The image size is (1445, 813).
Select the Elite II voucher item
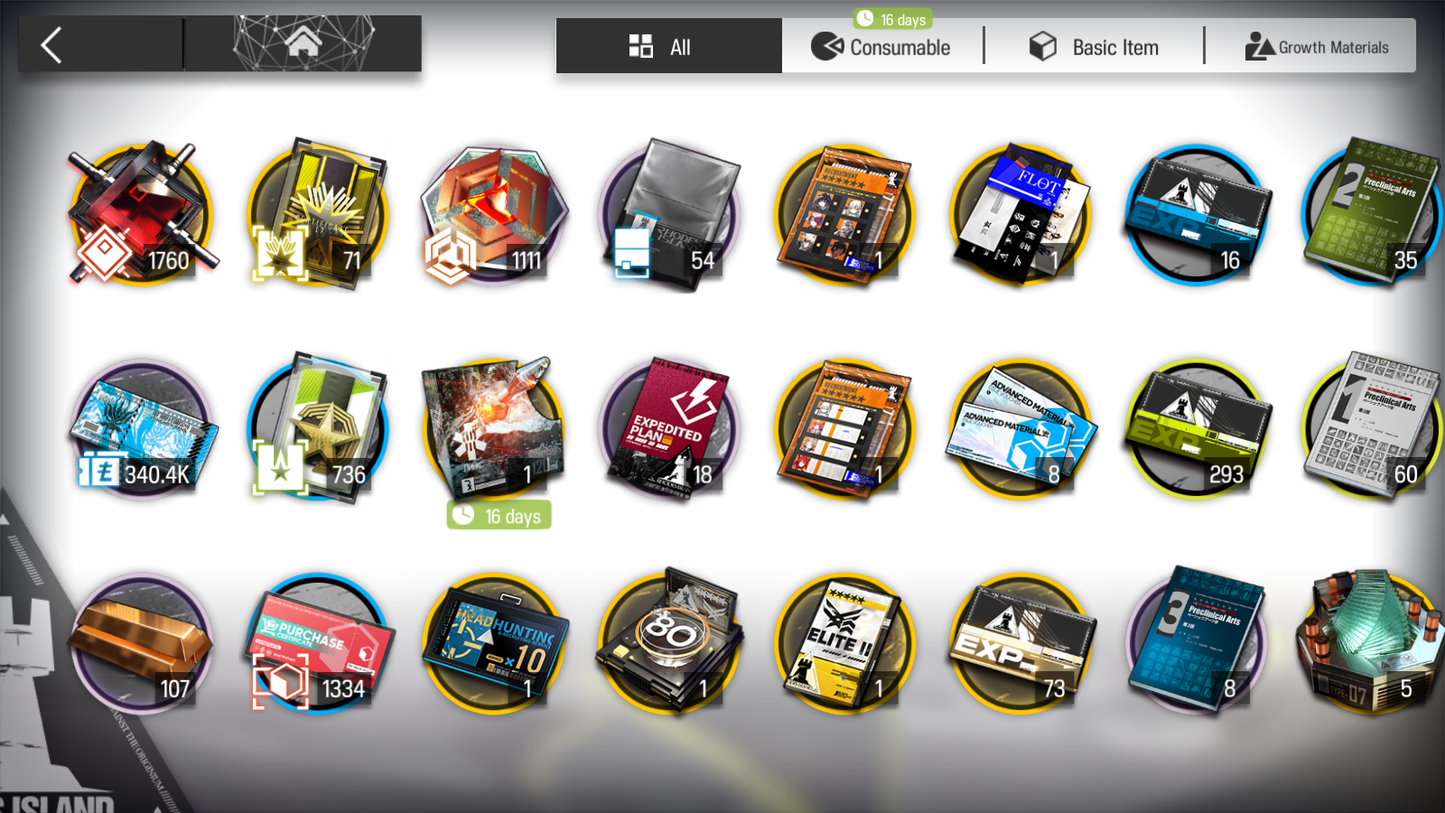pos(844,643)
